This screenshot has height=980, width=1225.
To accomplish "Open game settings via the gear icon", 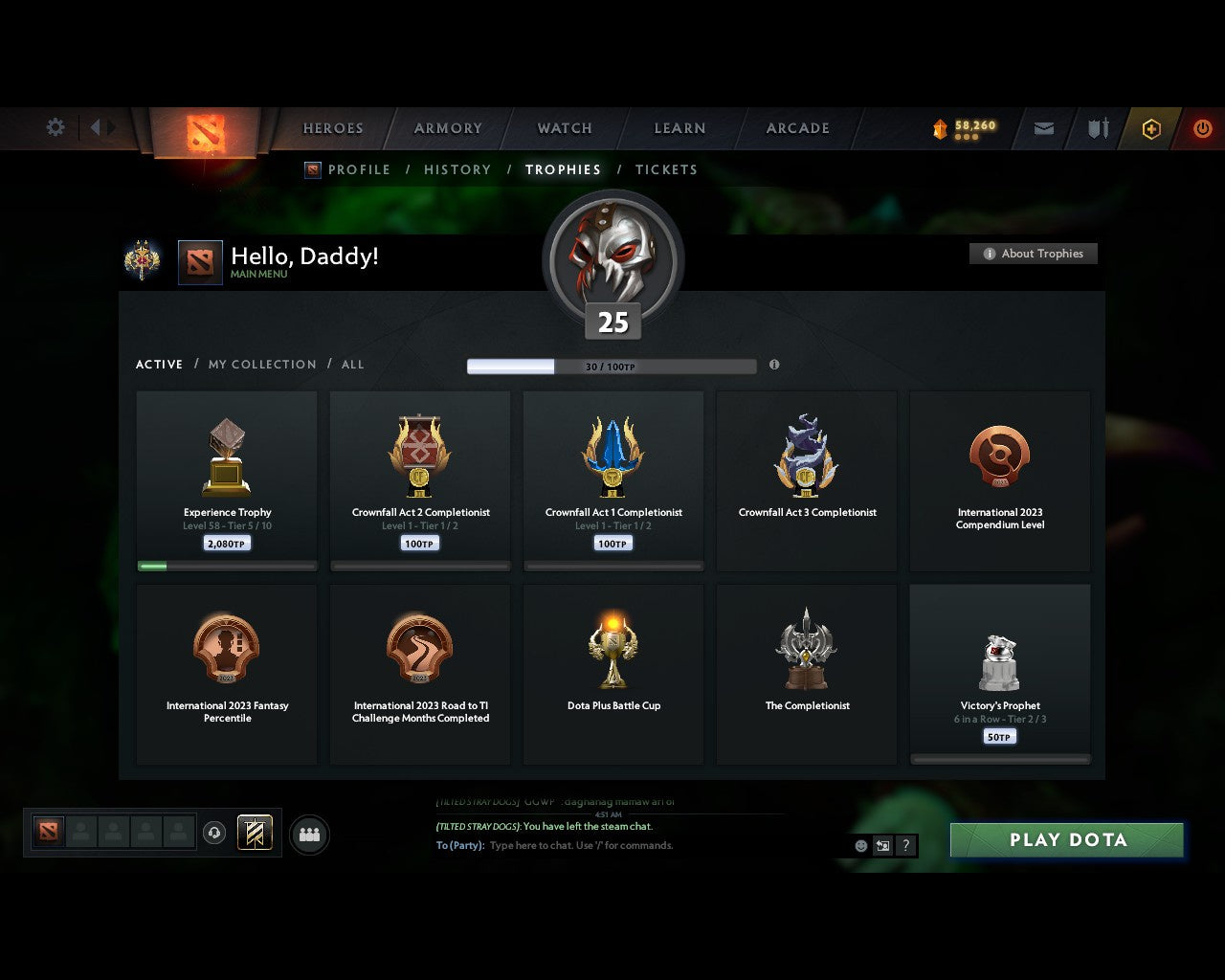I will point(55,127).
